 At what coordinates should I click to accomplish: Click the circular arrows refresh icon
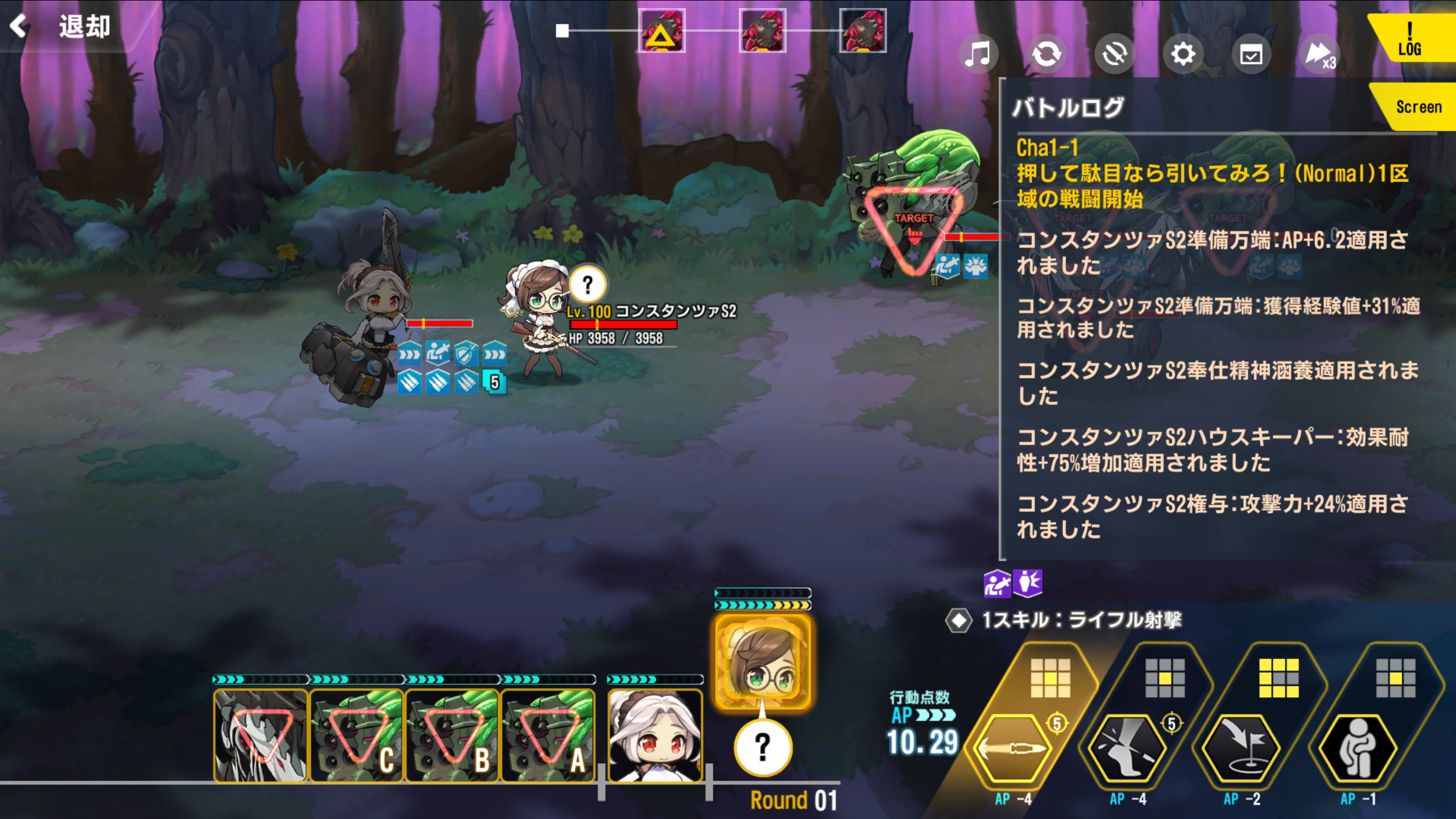[x=1046, y=55]
